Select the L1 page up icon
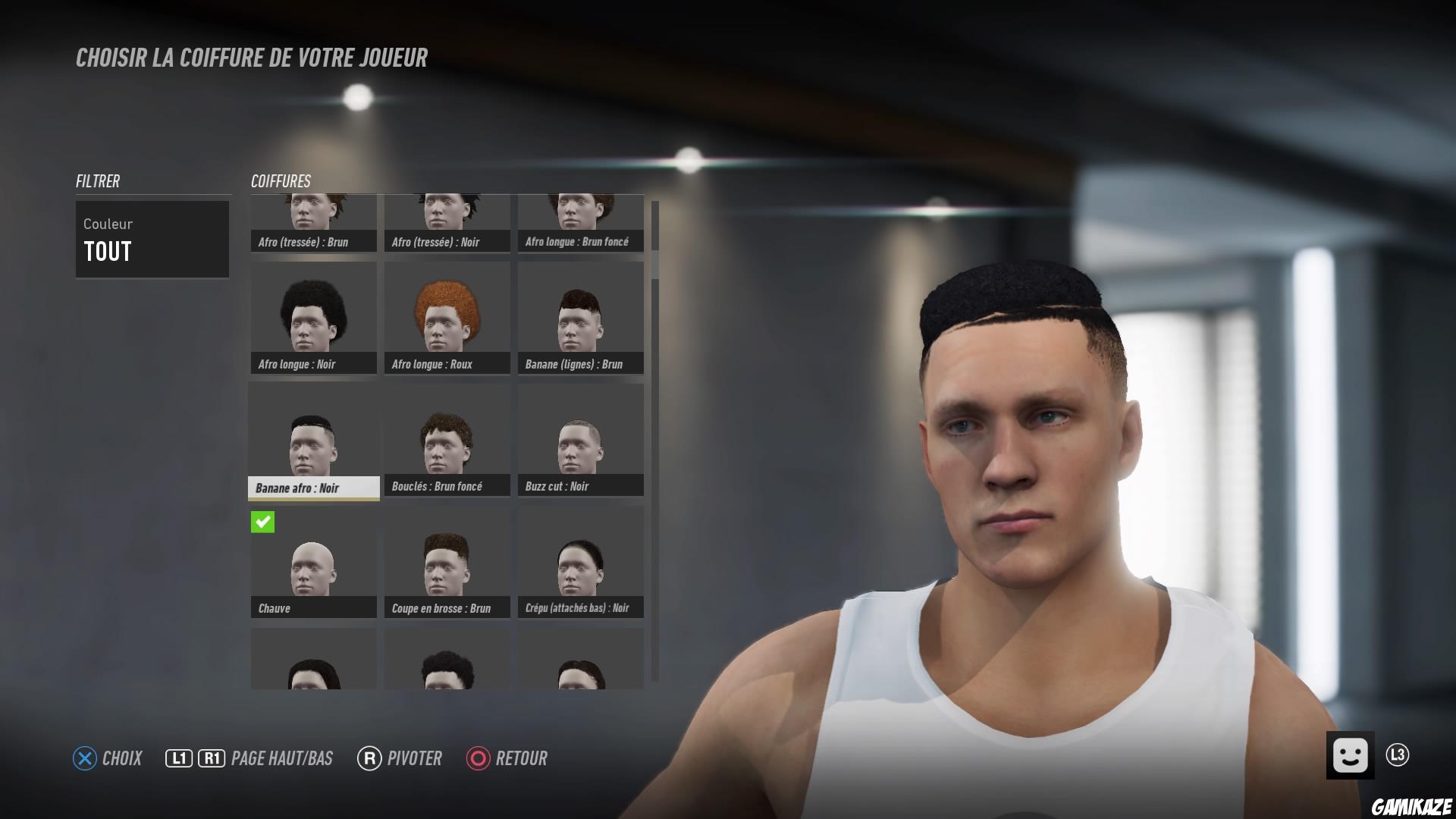 178,757
